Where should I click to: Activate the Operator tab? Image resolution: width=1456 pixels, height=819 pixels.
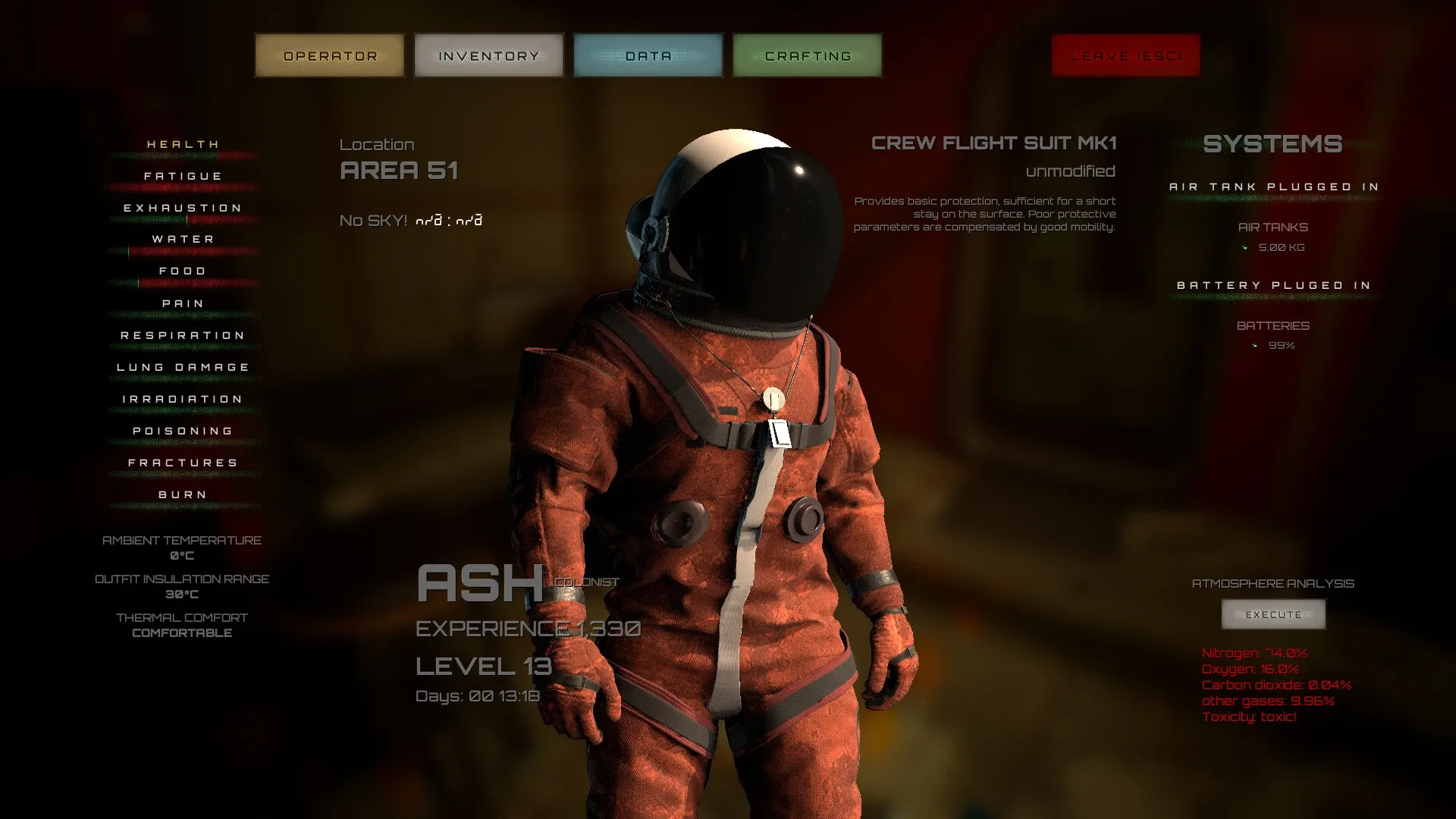[329, 55]
